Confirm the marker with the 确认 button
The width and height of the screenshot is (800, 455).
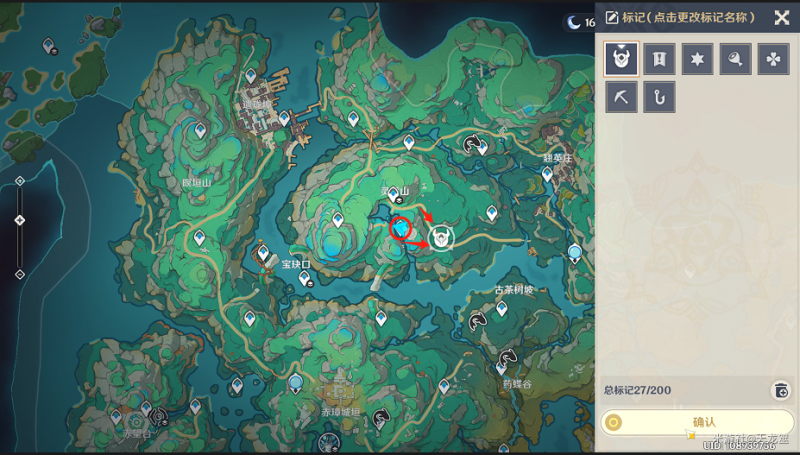point(698,422)
